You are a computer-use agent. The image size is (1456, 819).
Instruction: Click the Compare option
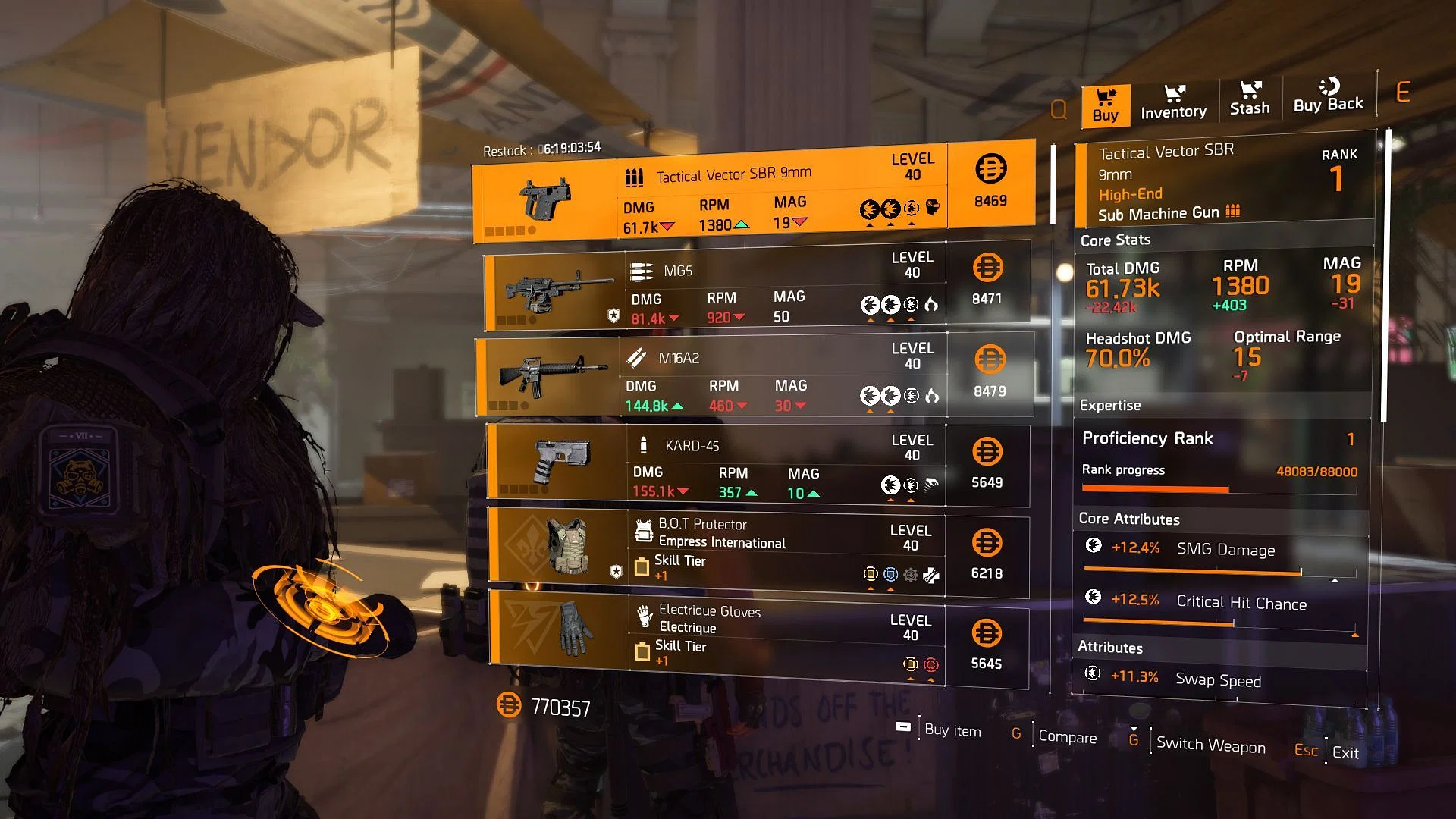click(1066, 737)
